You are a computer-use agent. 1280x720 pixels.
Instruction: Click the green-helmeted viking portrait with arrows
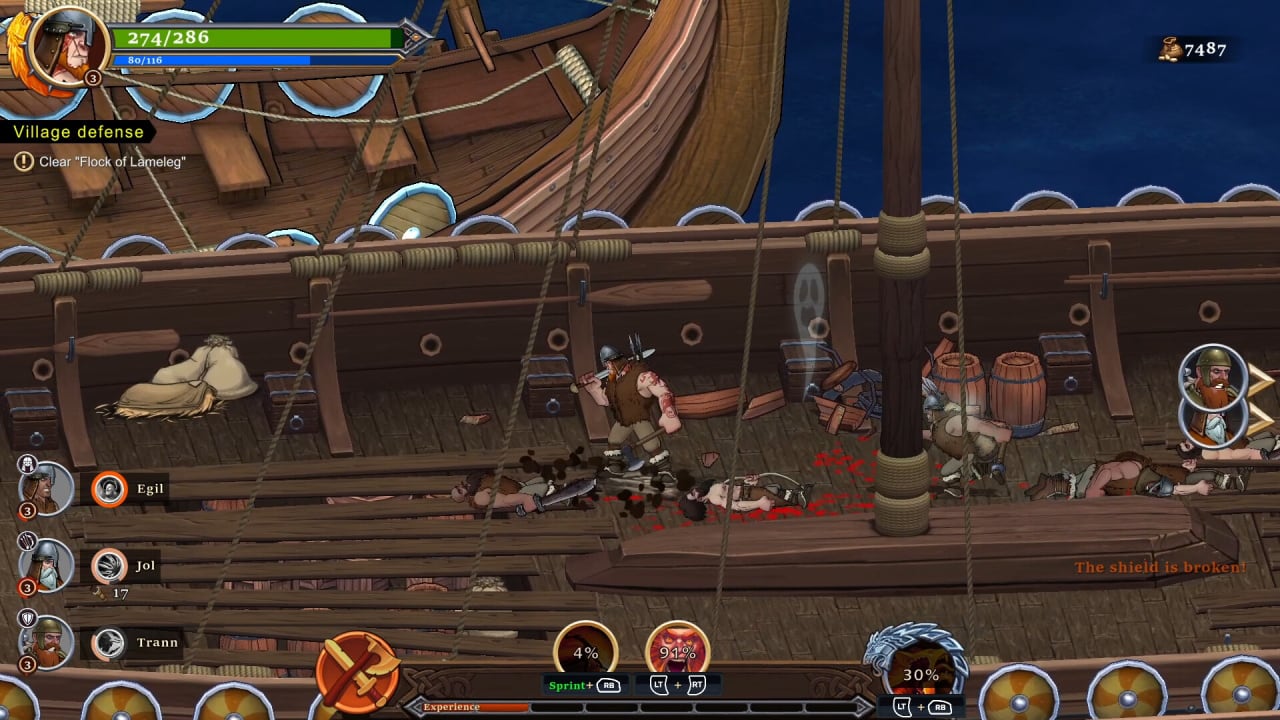point(1213,377)
